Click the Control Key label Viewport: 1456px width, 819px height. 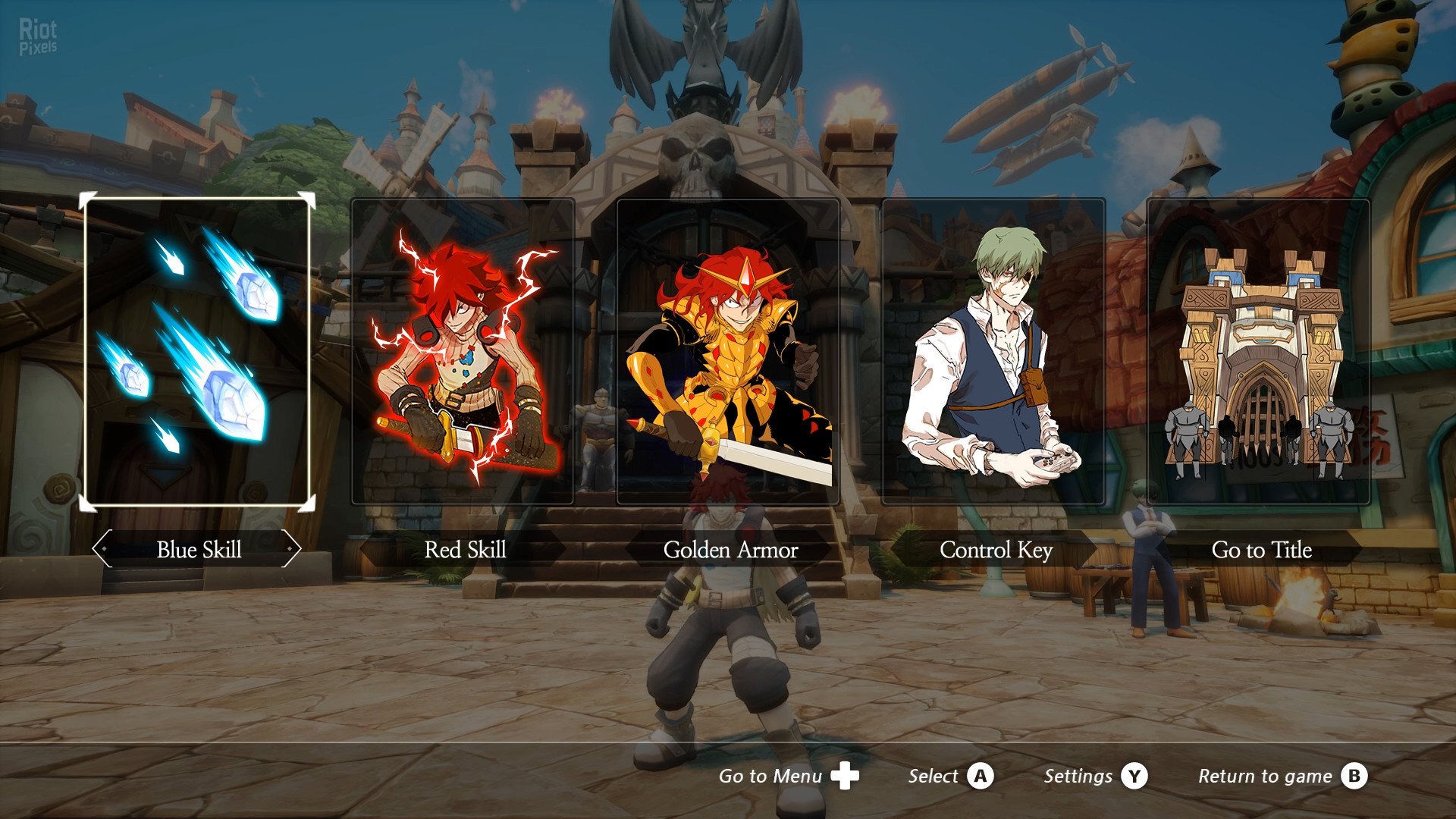[996, 550]
